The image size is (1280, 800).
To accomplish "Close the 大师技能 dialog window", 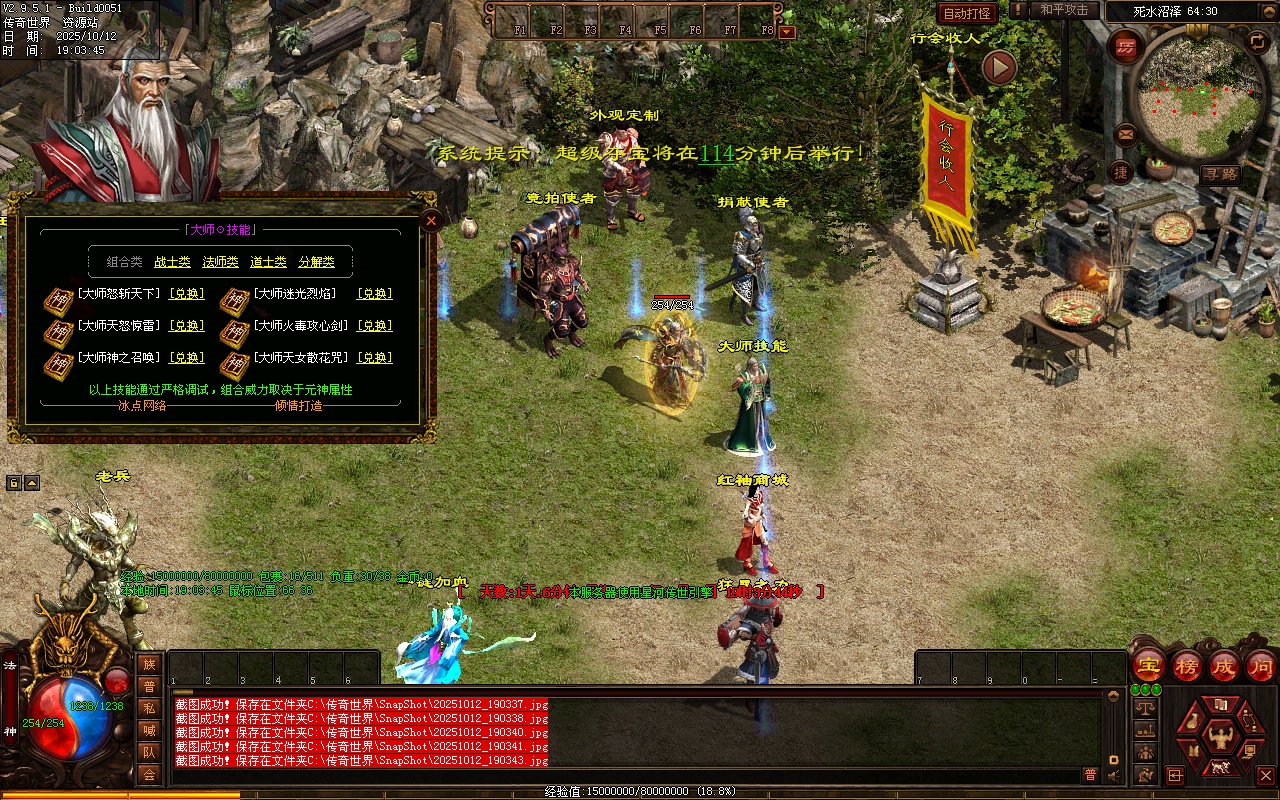I will click(x=431, y=220).
